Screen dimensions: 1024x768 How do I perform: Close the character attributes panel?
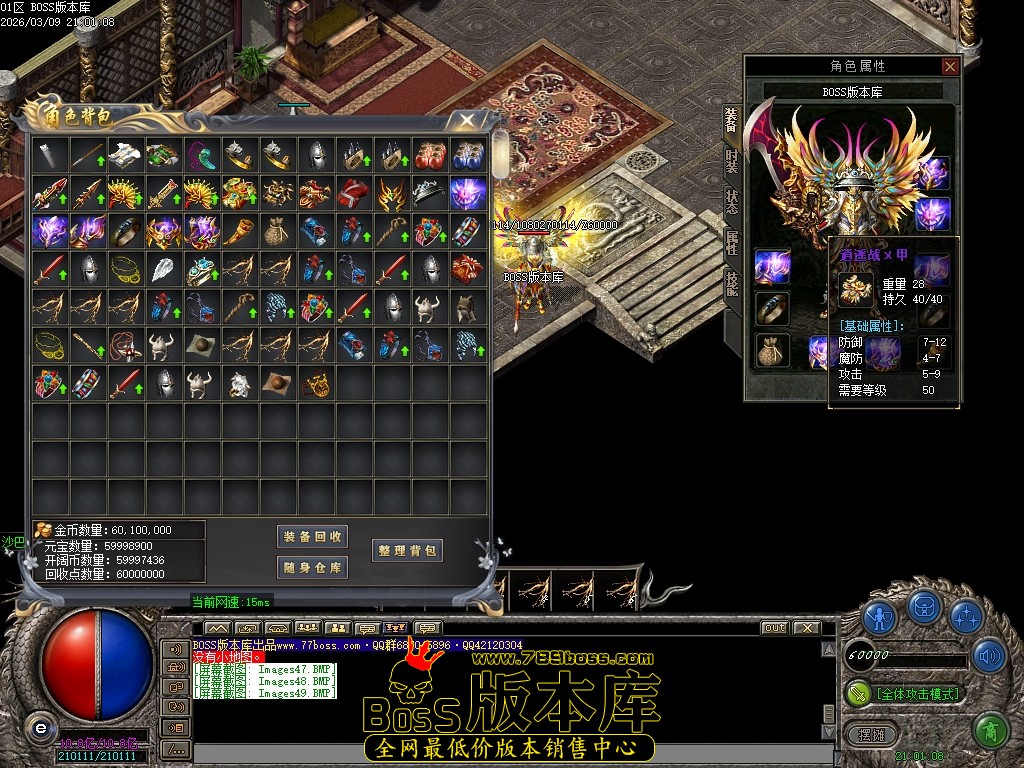coord(950,66)
